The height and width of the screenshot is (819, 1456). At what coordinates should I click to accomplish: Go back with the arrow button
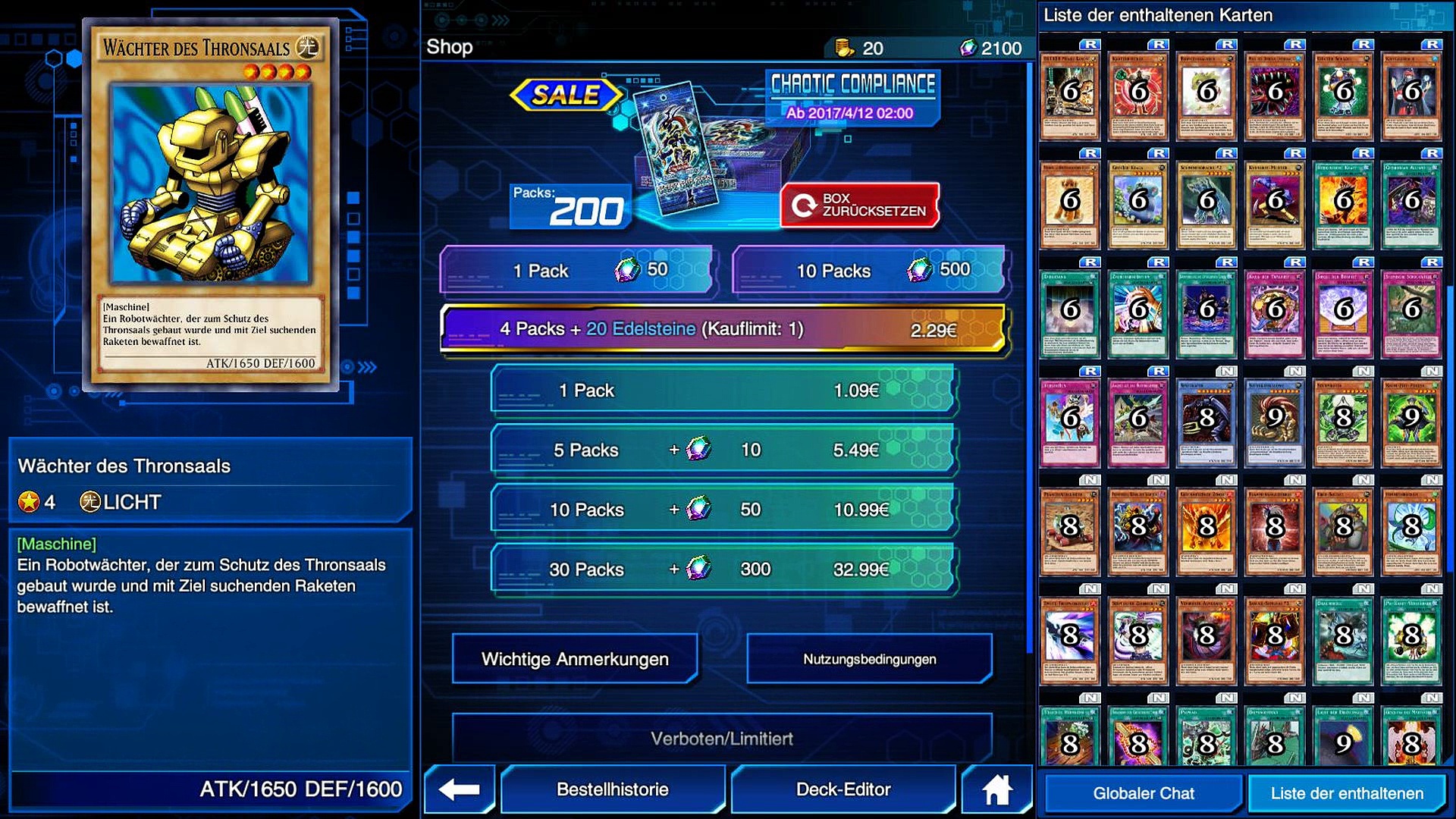[x=460, y=789]
